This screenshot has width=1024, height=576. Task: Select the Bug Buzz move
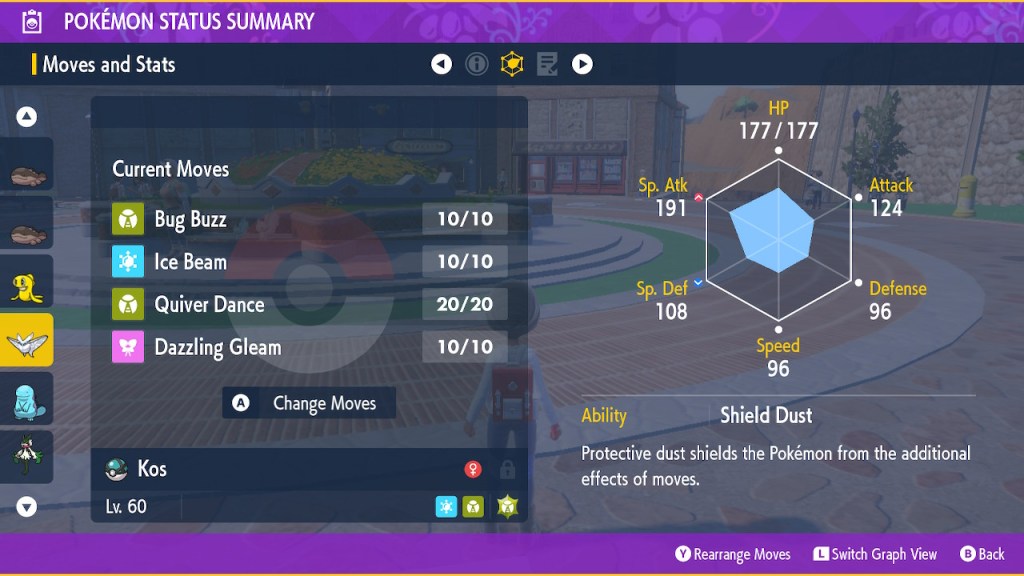coord(309,220)
